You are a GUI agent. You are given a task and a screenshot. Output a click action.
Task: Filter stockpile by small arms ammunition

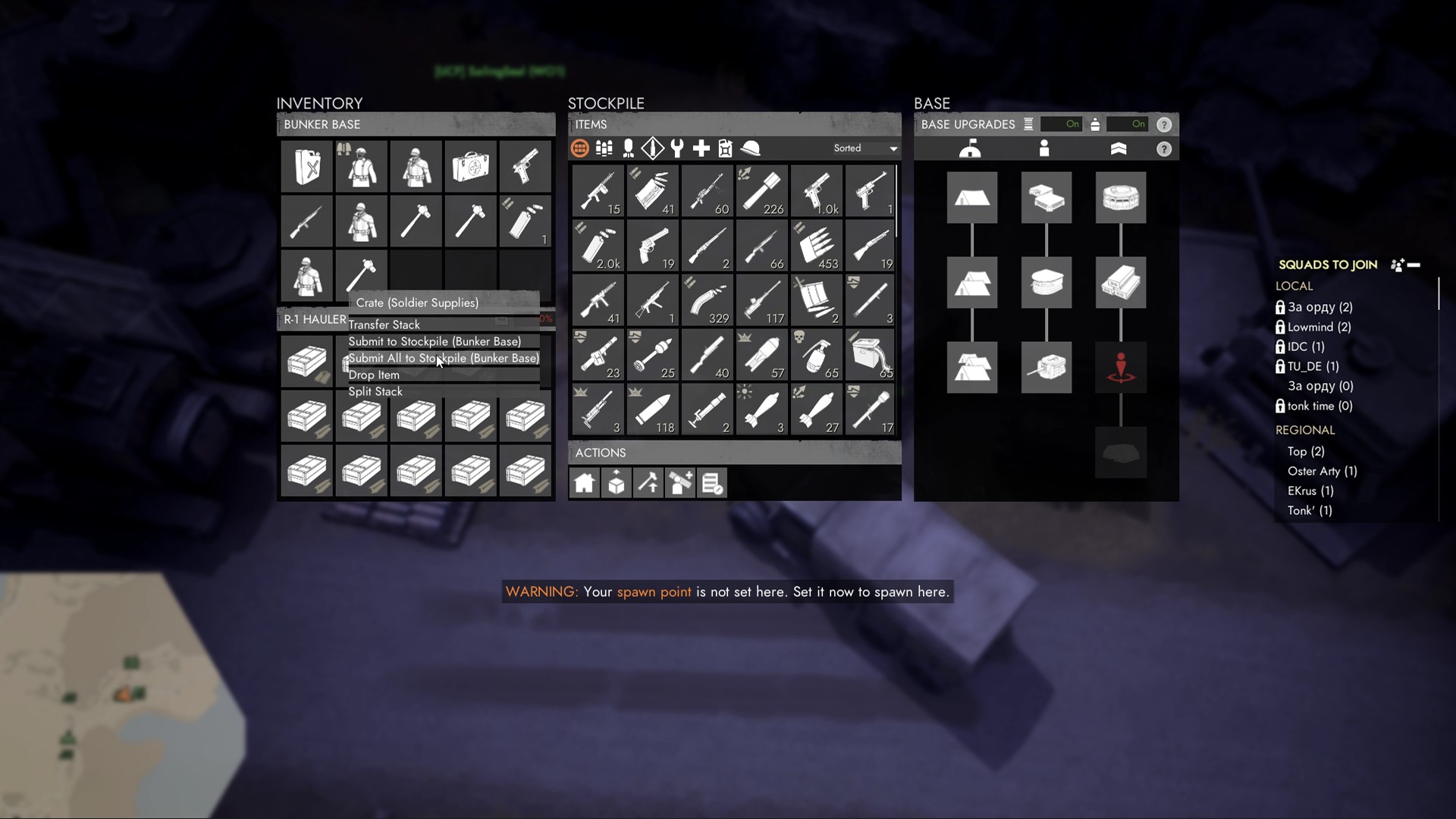coord(604,149)
